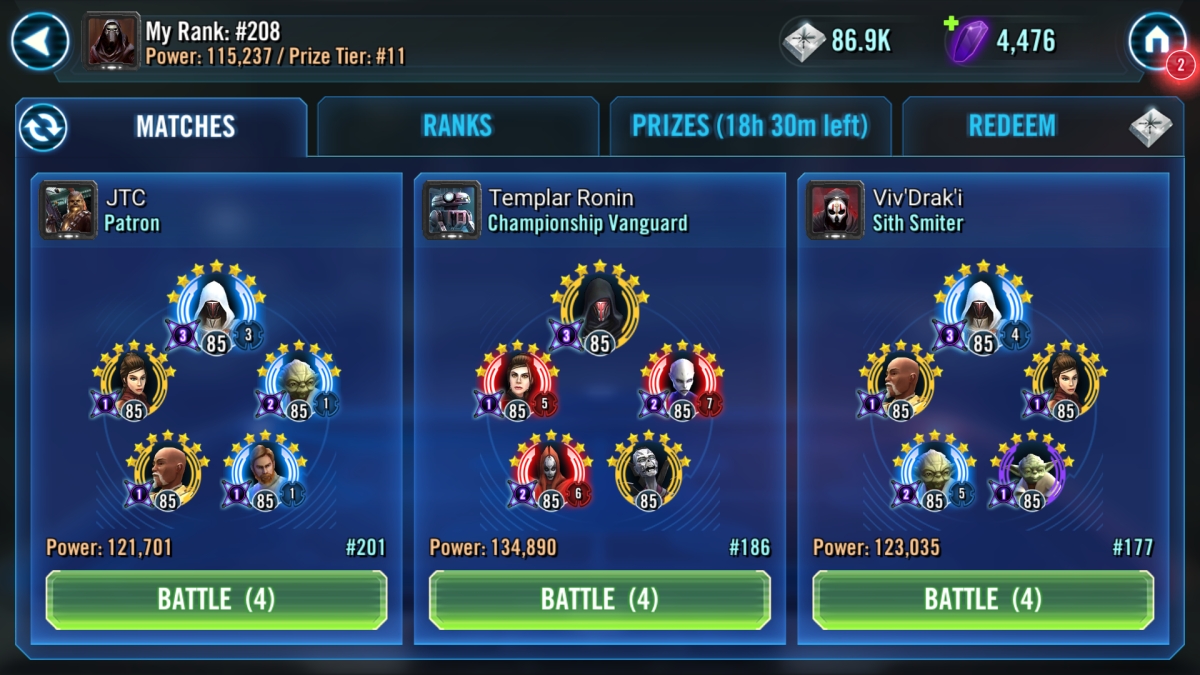Select the Matches tab
Image resolution: width=1200 pixels, height=675 pixels.
[185, 126]
